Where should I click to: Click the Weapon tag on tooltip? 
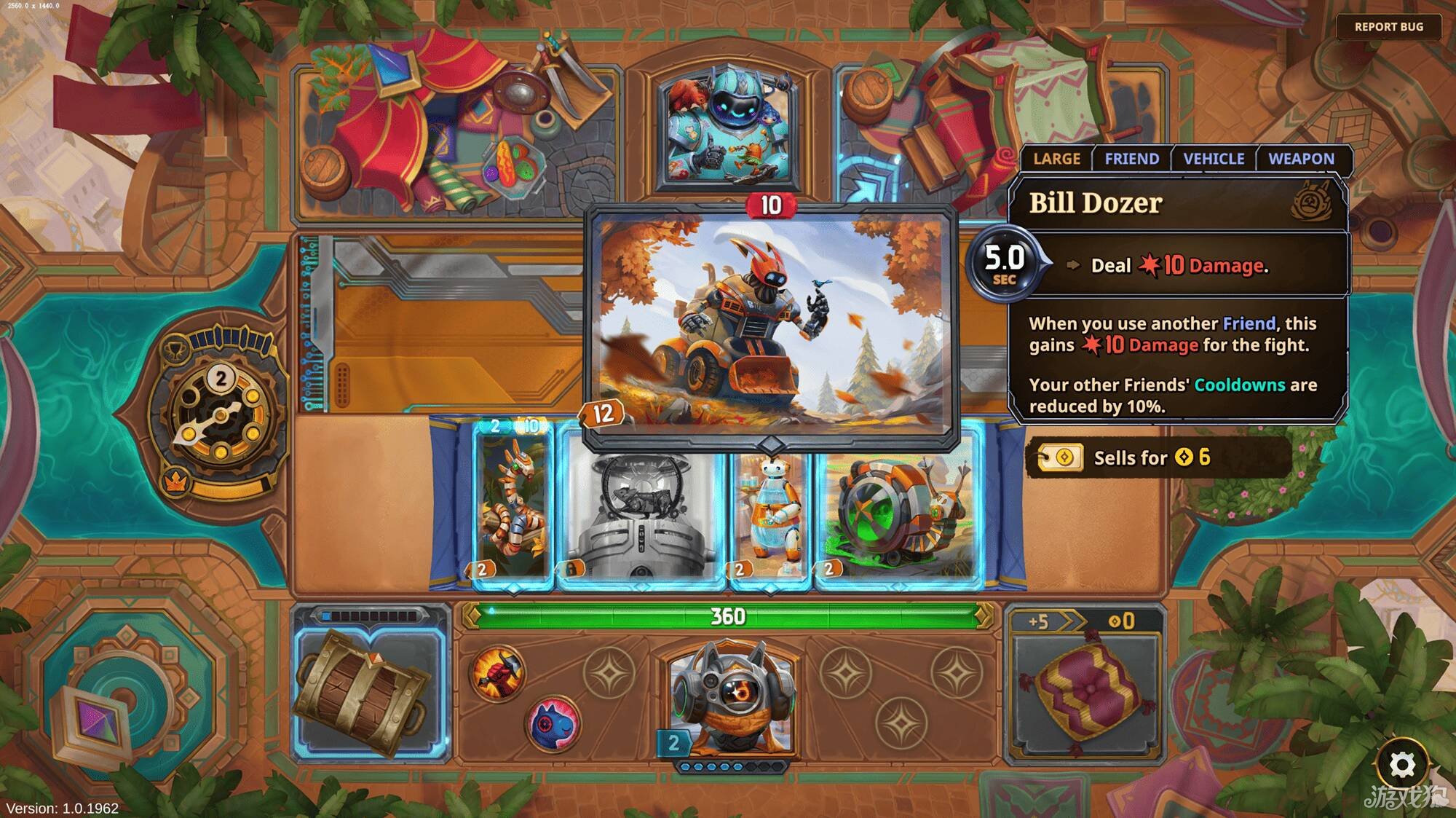[x=1301, y=159]
